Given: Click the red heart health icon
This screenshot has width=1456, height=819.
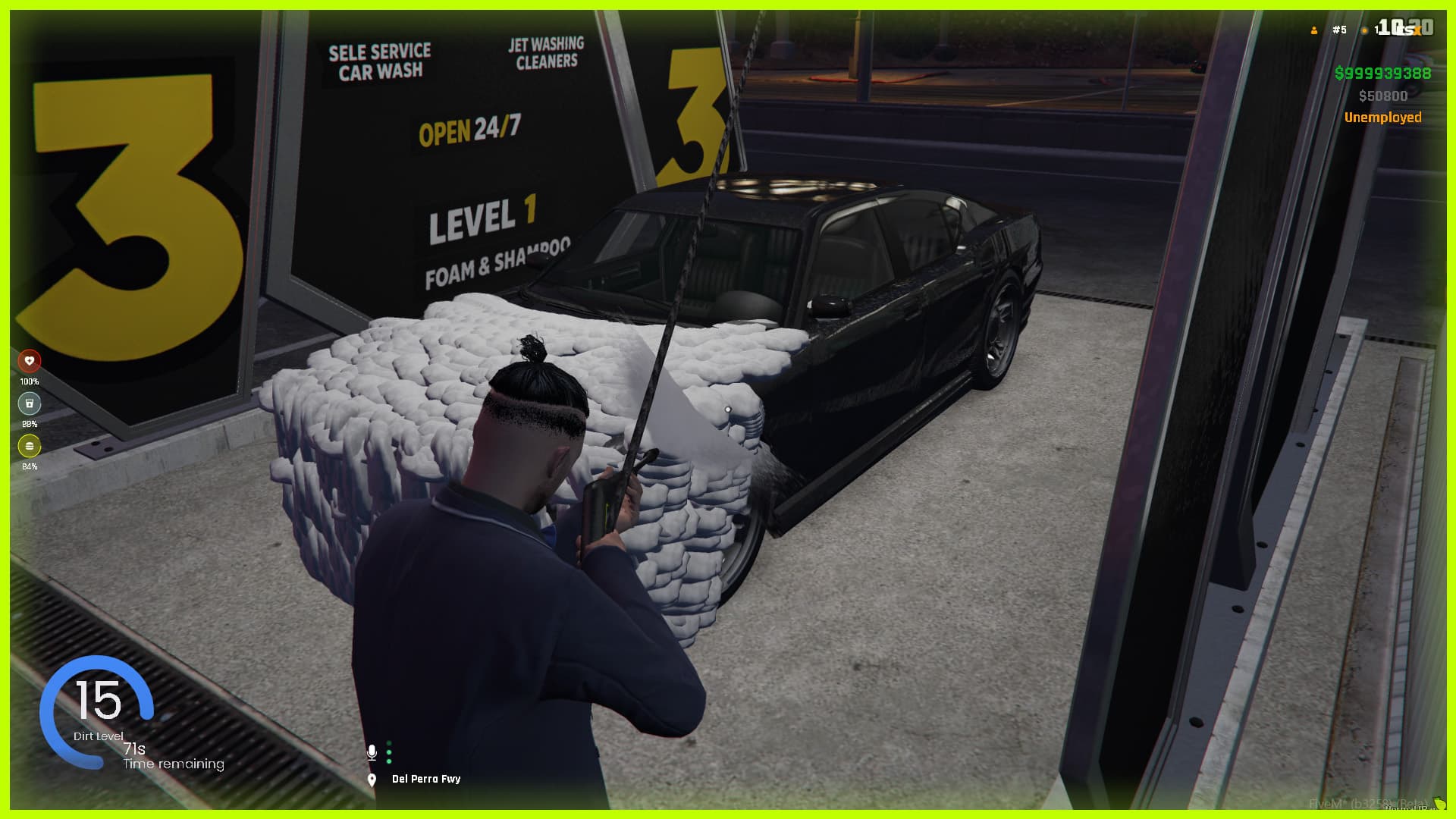Looking at the screenshot, I should 30,361.
